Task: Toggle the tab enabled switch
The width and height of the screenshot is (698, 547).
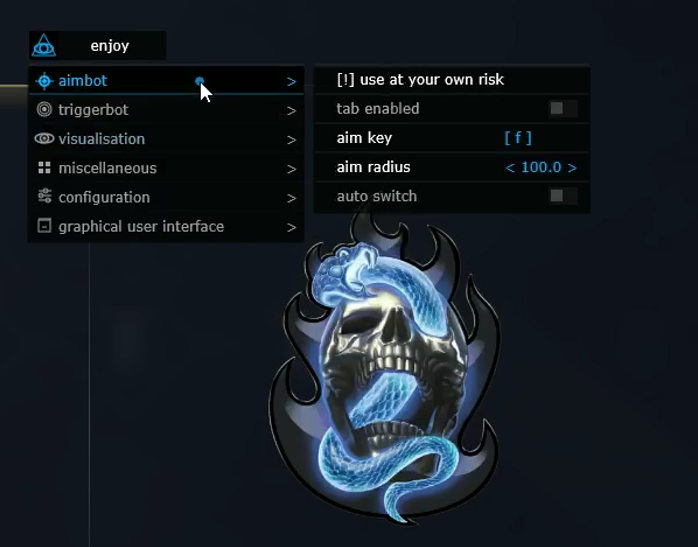Action: 561,109
